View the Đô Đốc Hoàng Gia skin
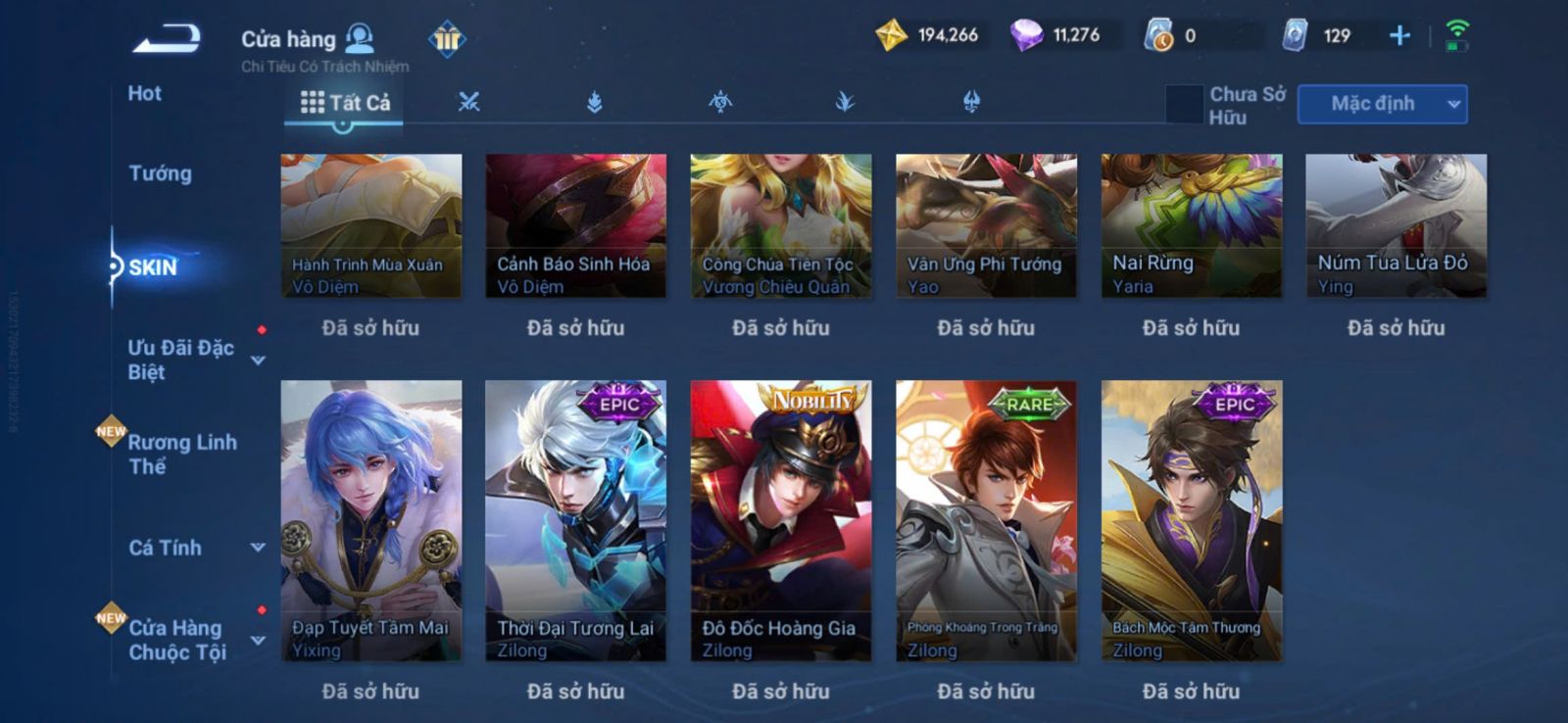Image resolution: width=1568 pixels, height=723 pixels. (780, 520)
